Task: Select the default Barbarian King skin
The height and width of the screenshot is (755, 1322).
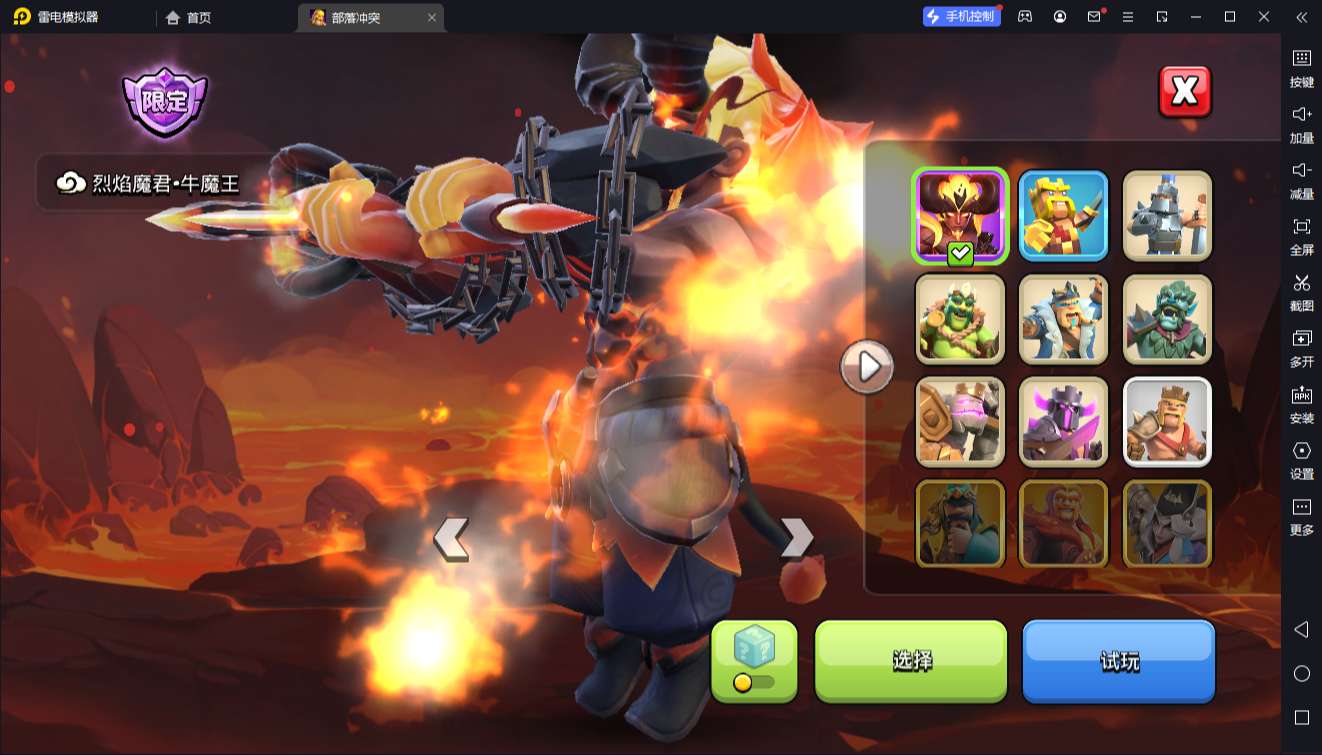Action: pyautogui.click(x=1167, y=422)
